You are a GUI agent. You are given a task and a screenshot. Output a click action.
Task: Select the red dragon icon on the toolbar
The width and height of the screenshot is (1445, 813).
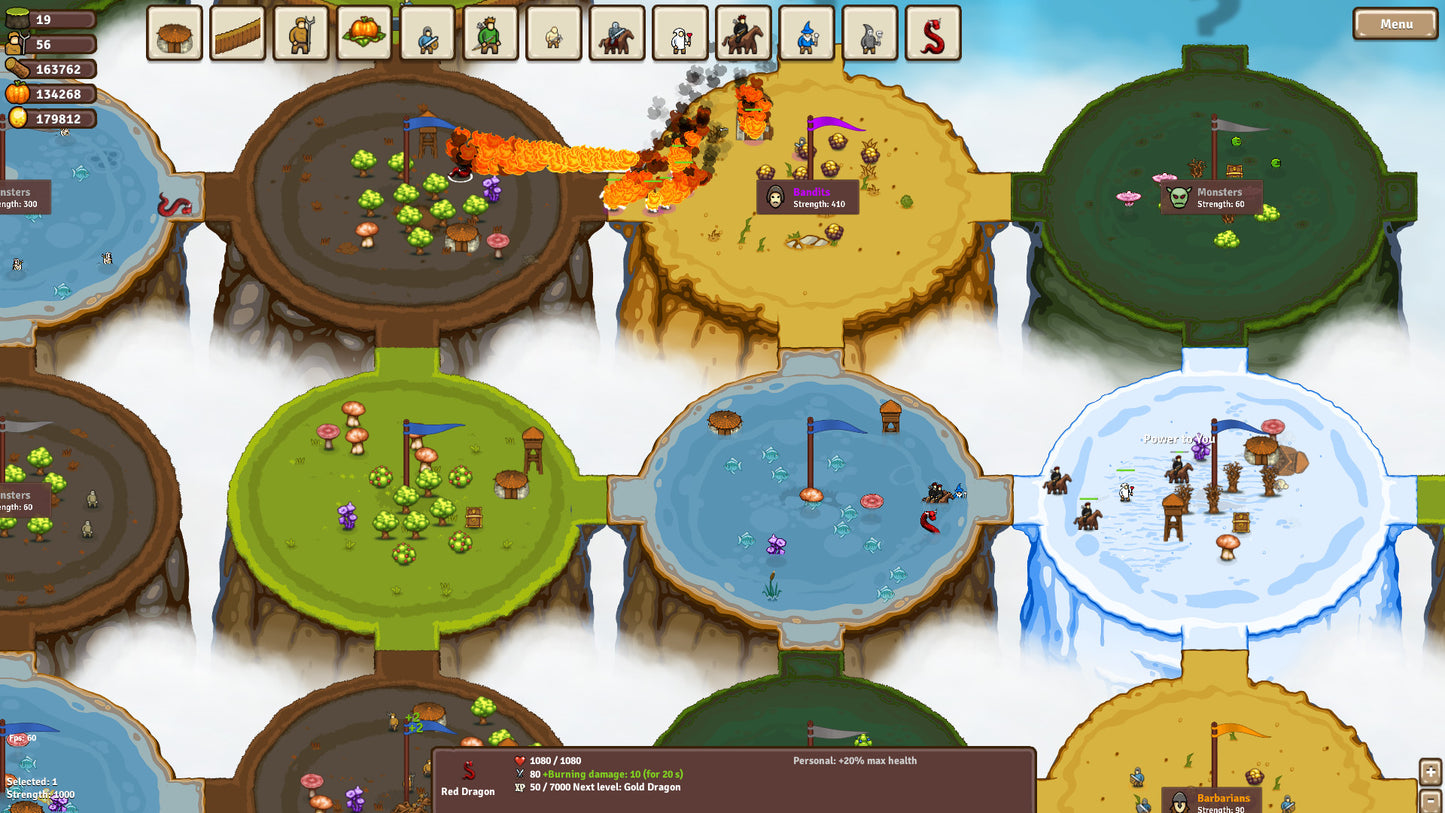(x=934, y=33)
